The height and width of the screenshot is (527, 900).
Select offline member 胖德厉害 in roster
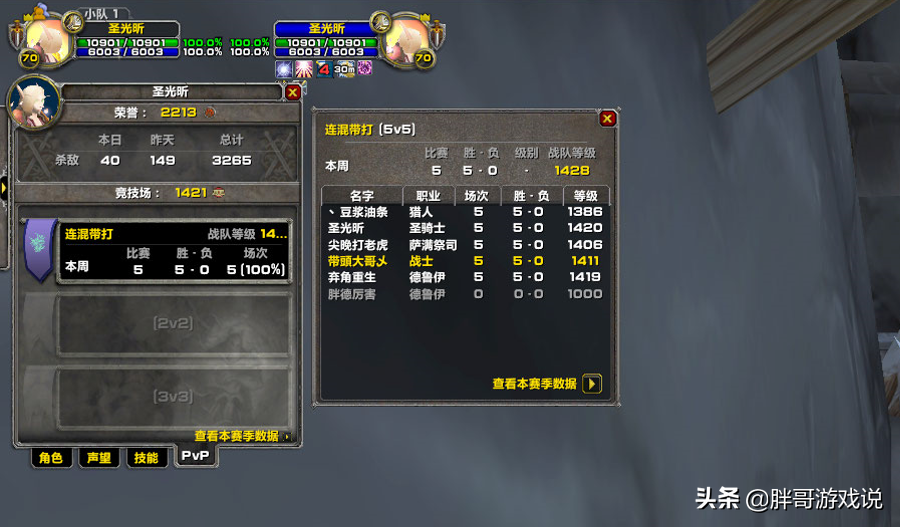pyautogui.click(x=352, y=294)
